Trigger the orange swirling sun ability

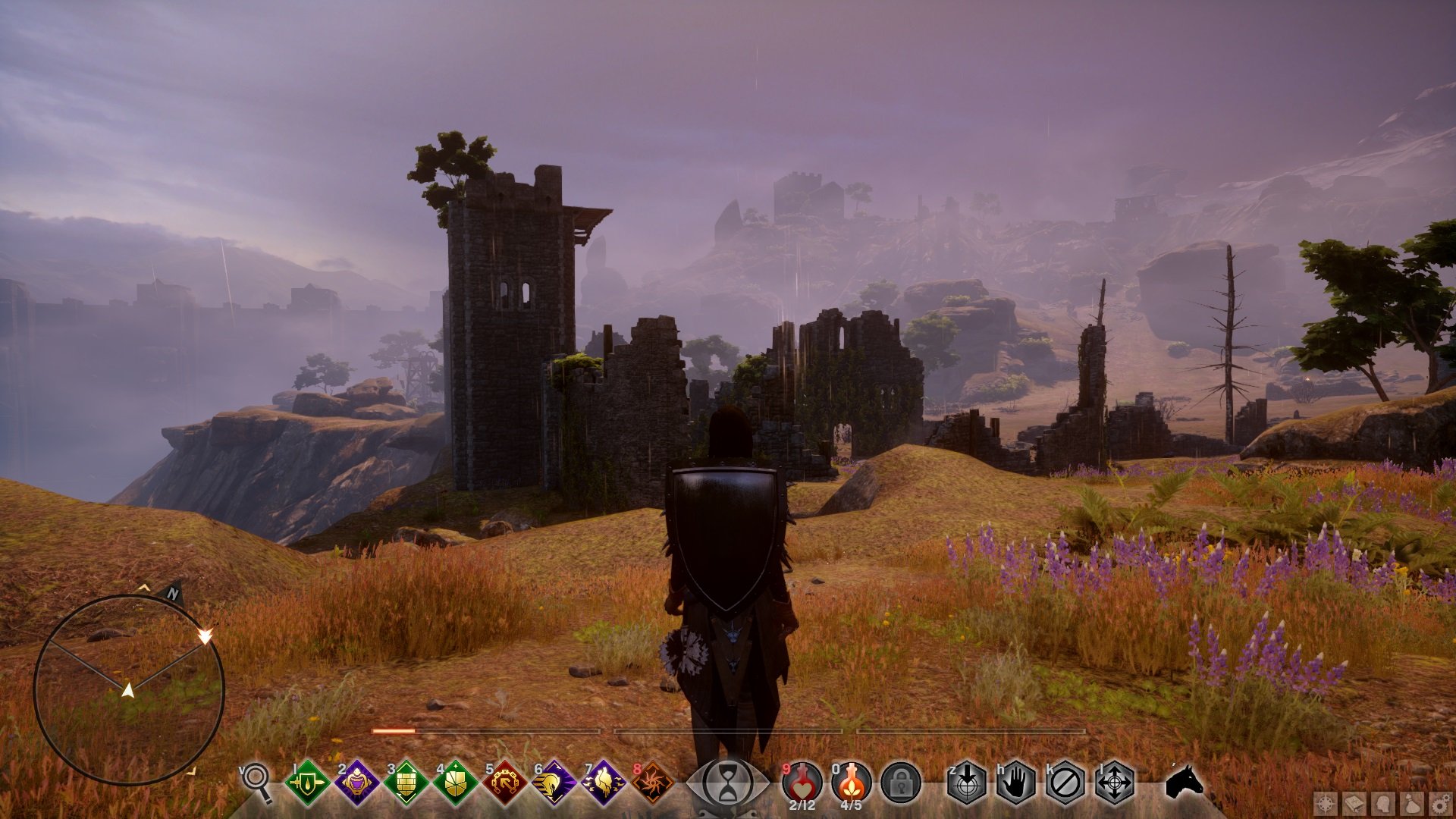(x=652, y=782)
